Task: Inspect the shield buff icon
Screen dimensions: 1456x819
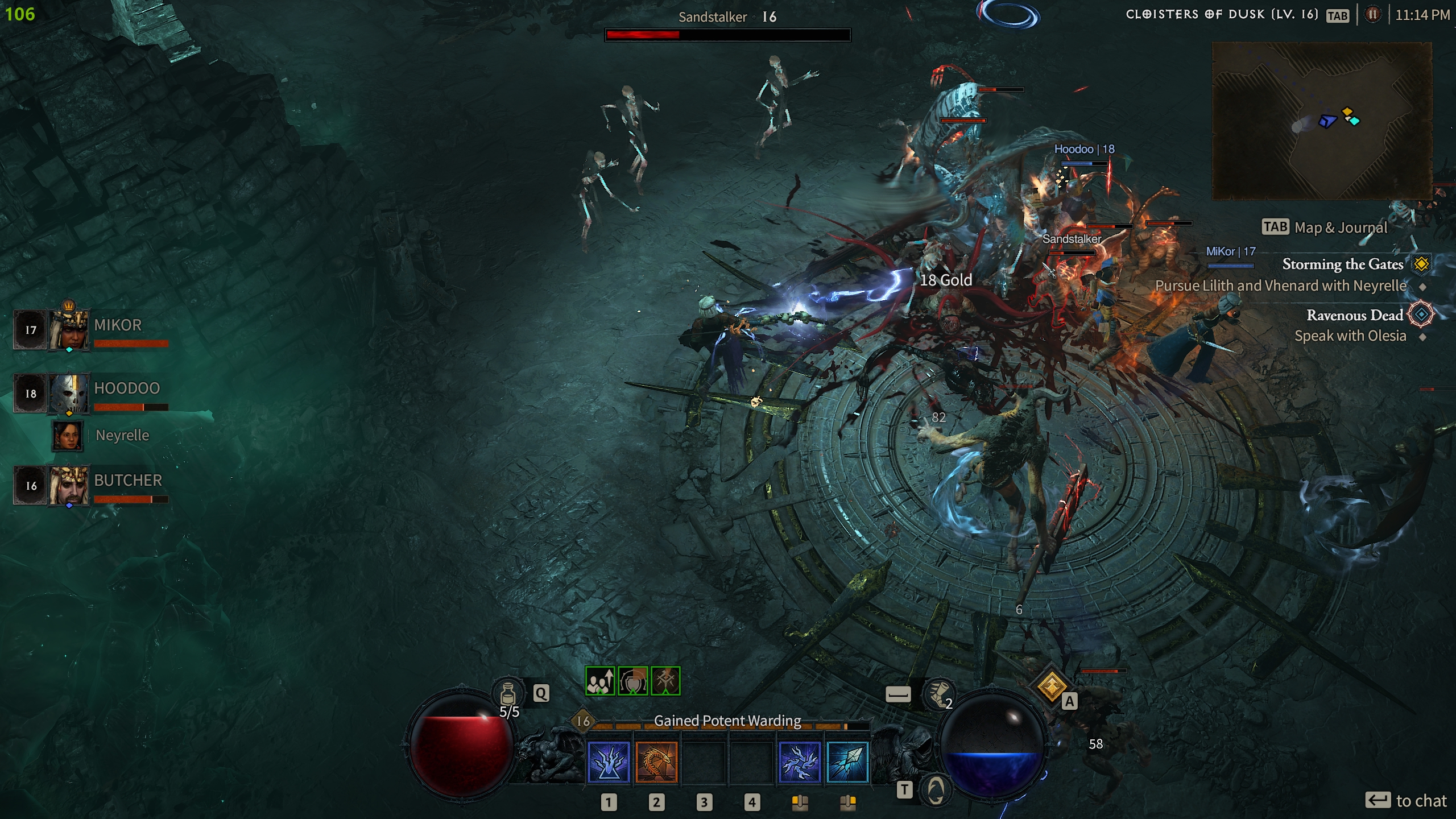Action: point(632,681)
